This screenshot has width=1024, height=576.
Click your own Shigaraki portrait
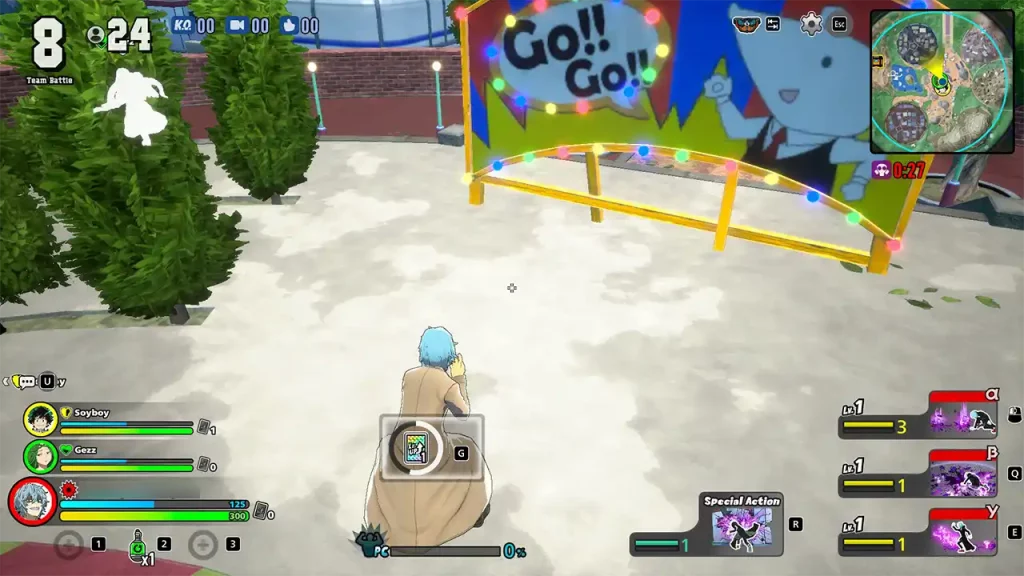tap(32, 501)
